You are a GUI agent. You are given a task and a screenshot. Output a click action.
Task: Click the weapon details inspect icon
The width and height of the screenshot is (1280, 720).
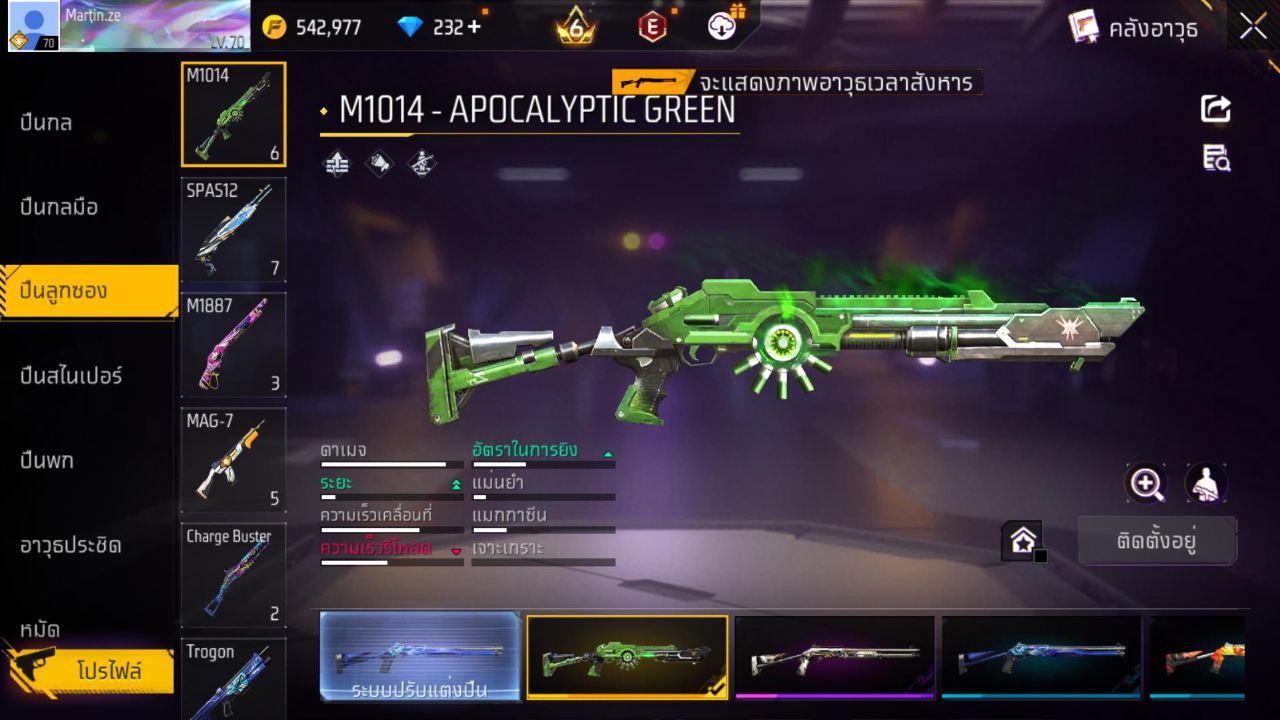pyautogui.click(x=1216, y=158)
